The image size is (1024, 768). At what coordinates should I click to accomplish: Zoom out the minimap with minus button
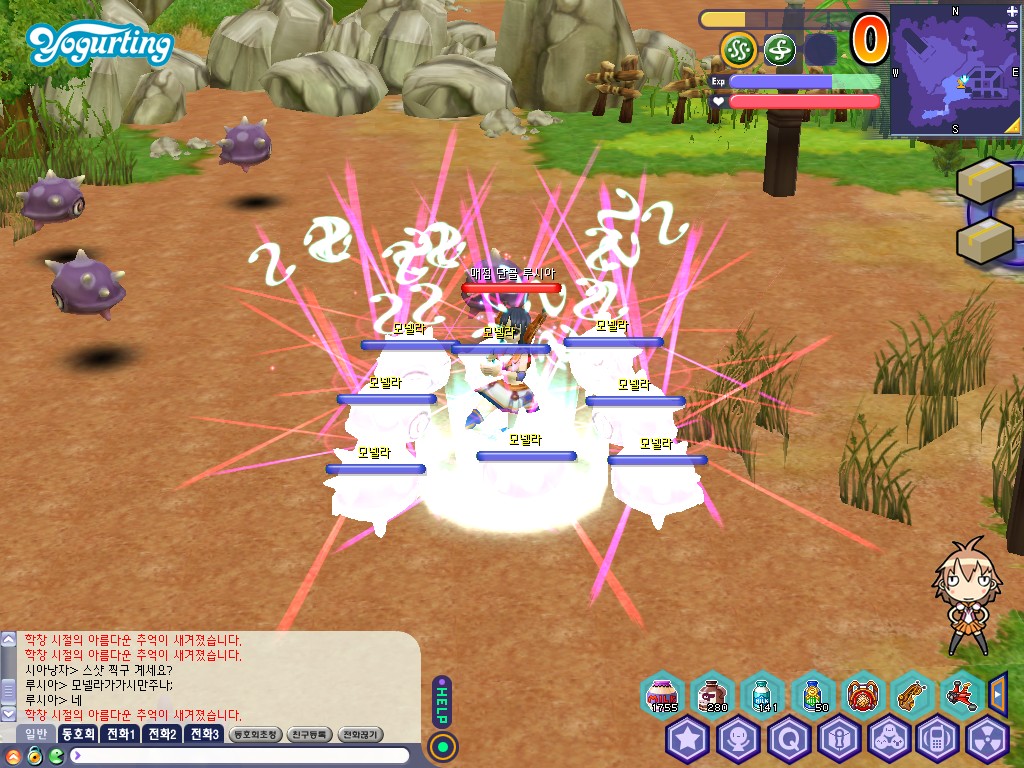click(1012, 28)
